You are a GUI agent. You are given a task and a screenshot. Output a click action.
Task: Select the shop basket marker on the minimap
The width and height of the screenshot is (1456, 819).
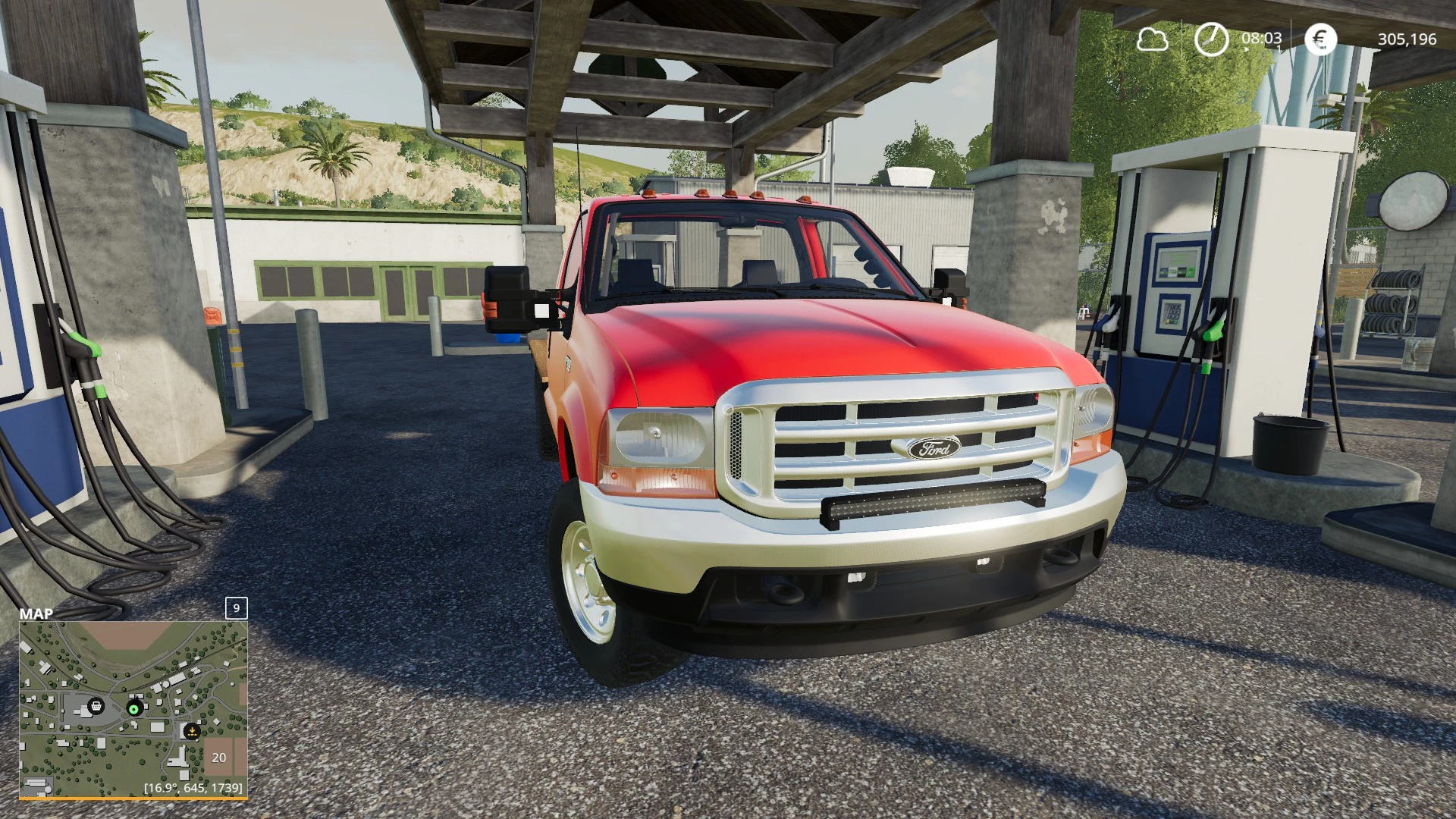[96, 707]
